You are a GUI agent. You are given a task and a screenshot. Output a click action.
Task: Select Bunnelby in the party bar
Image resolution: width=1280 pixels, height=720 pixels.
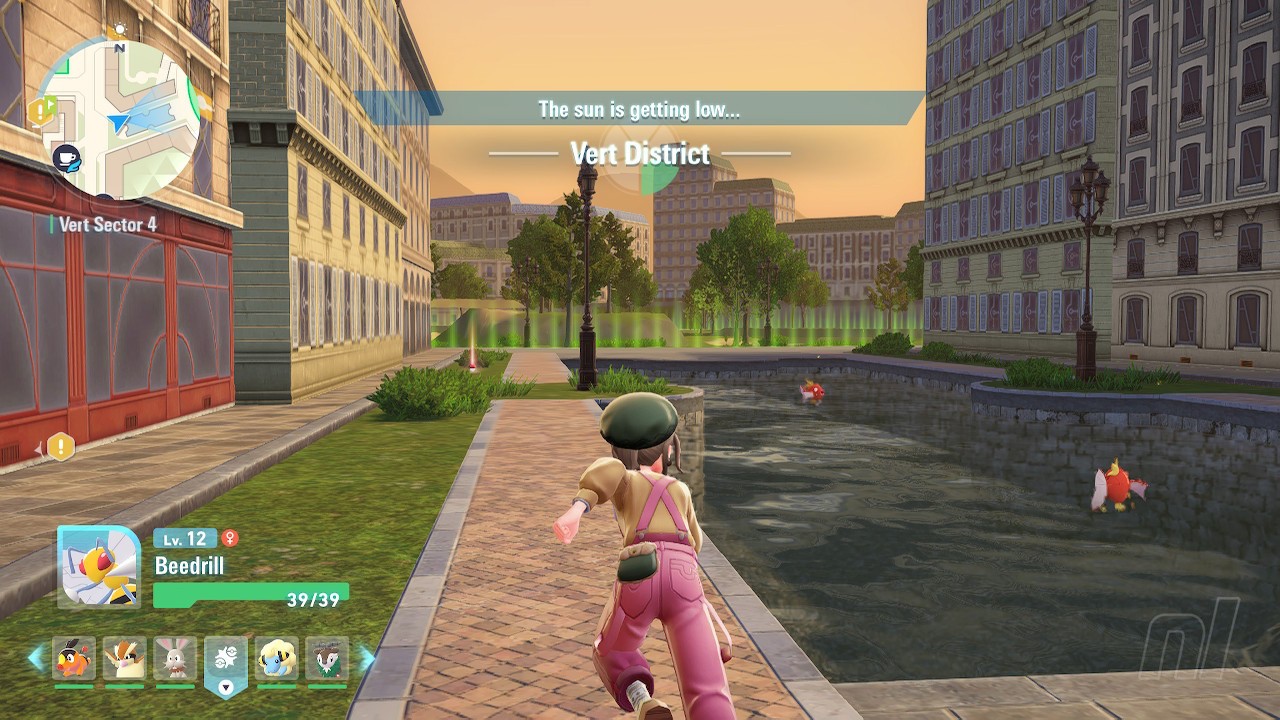click(x=175, y=659)
